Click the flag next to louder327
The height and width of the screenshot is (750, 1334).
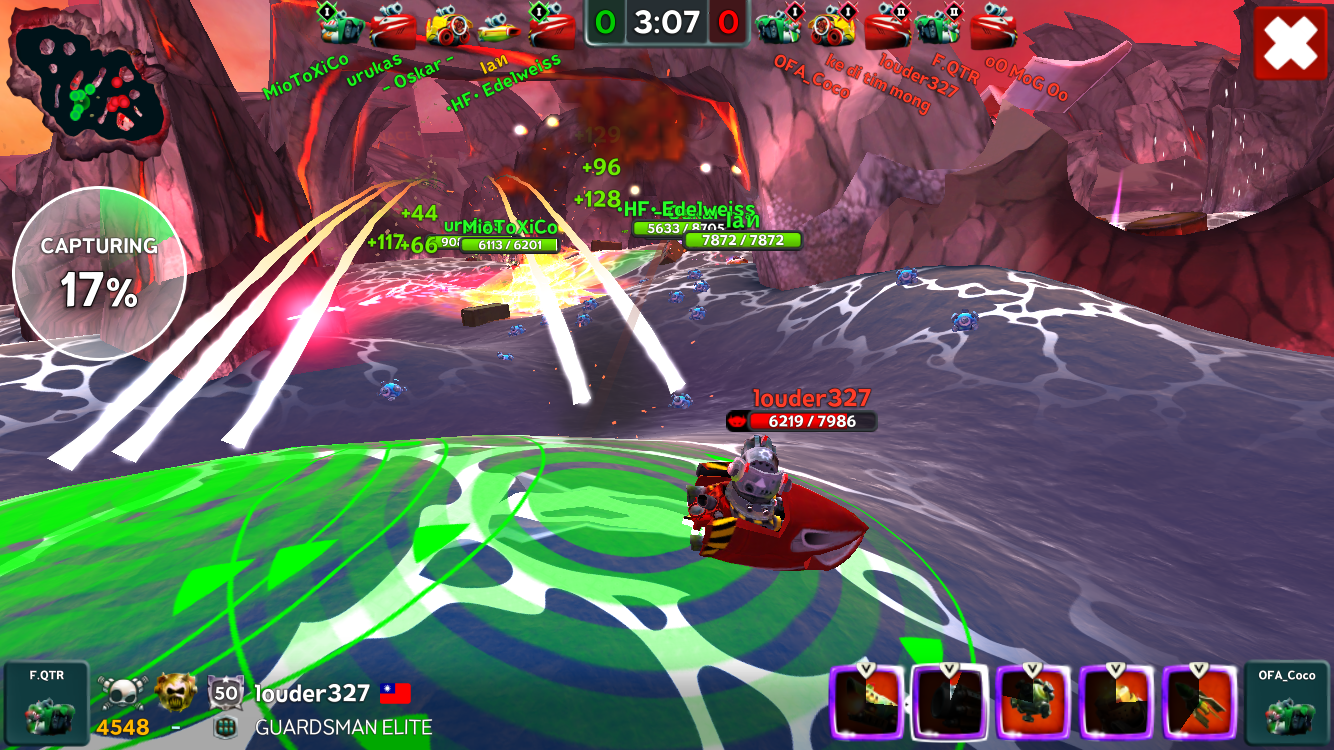[x=395, y=693]
